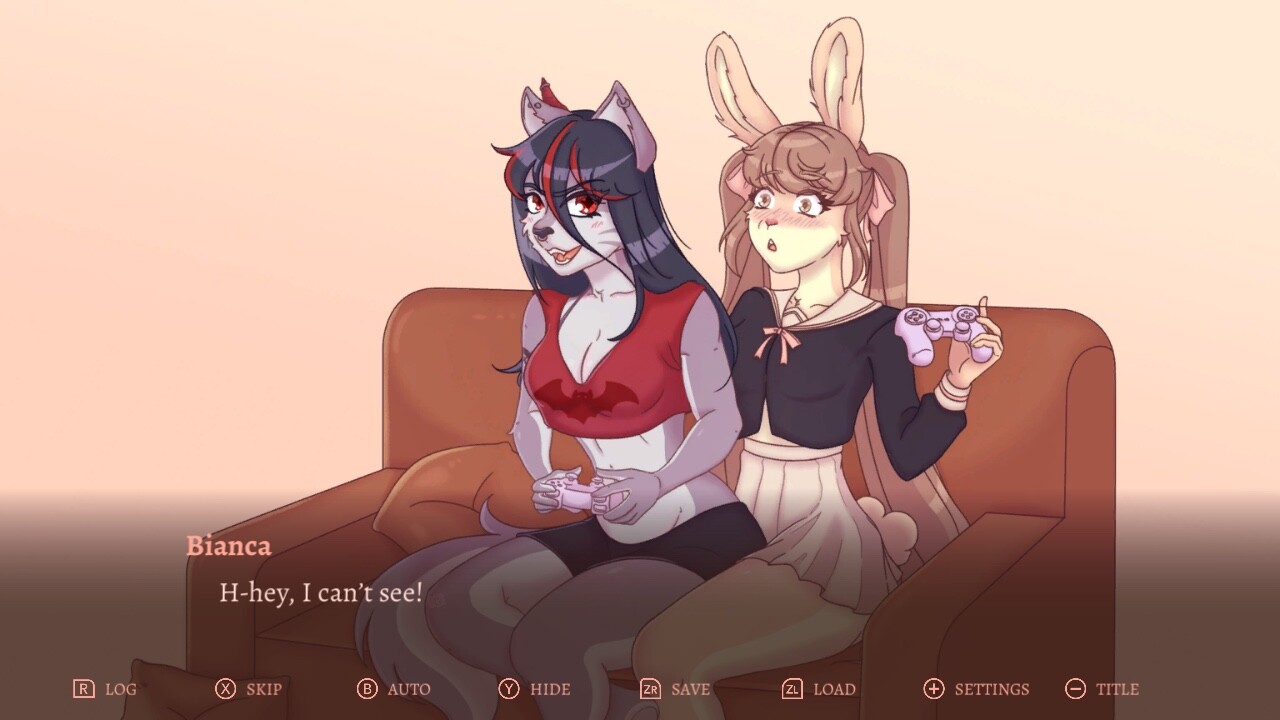
Task: Open the dialogue history Log
Action: pos(120,689)
